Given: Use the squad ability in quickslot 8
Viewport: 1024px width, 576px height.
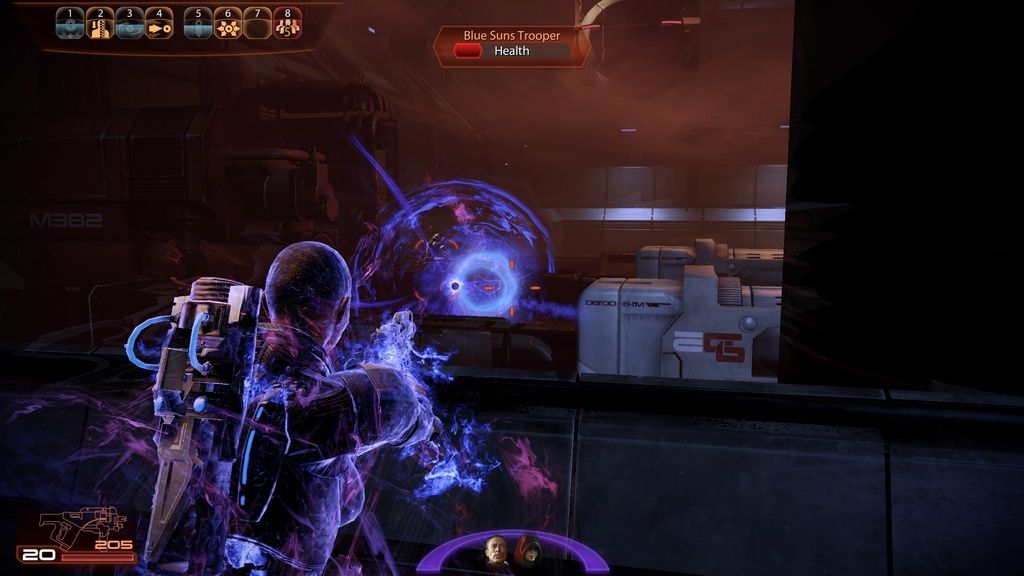Looking at the screenshot, I should (x=287, y=24).
